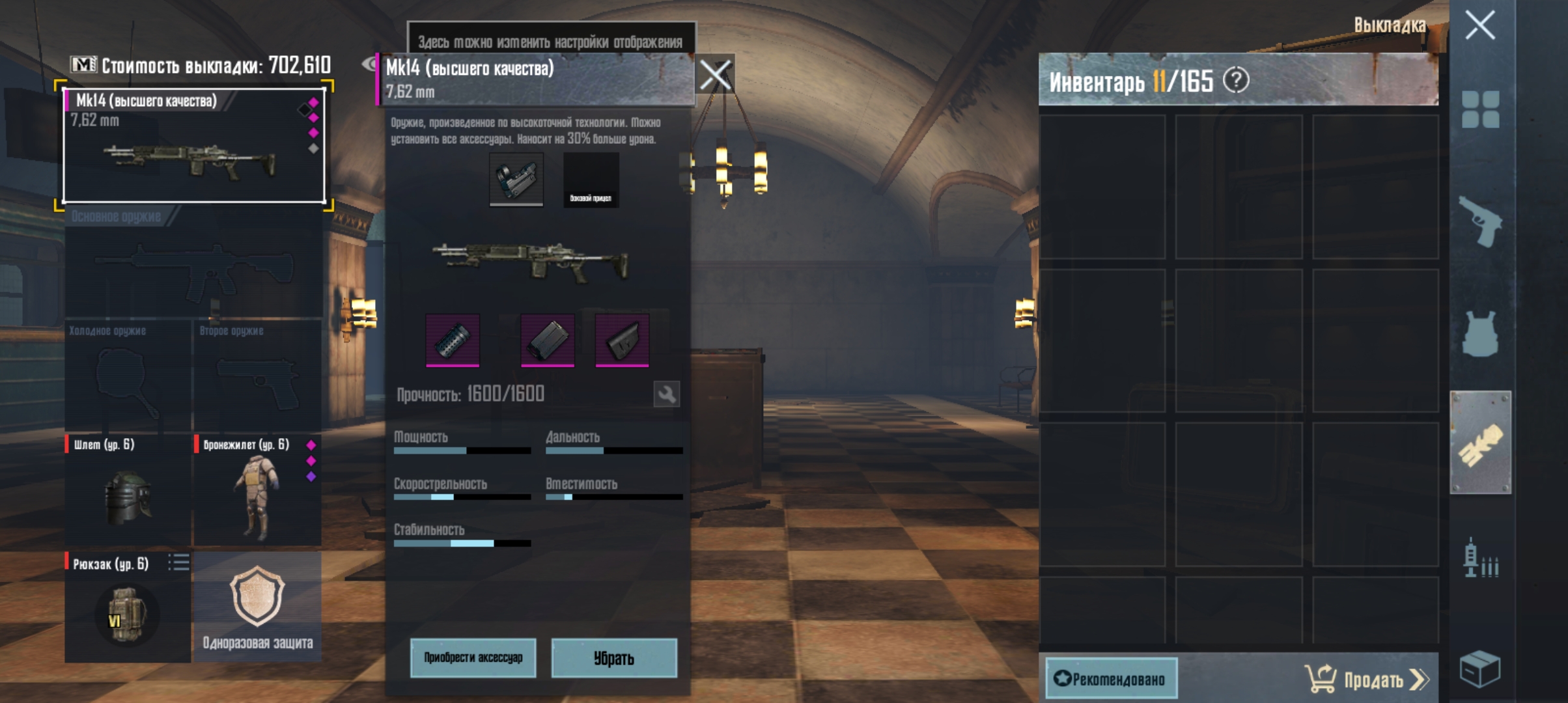Select the stock attachment slot on the Mk14
Image resolution: width=1568 pixels, height=703 pixels.
[x=622, y=339]
